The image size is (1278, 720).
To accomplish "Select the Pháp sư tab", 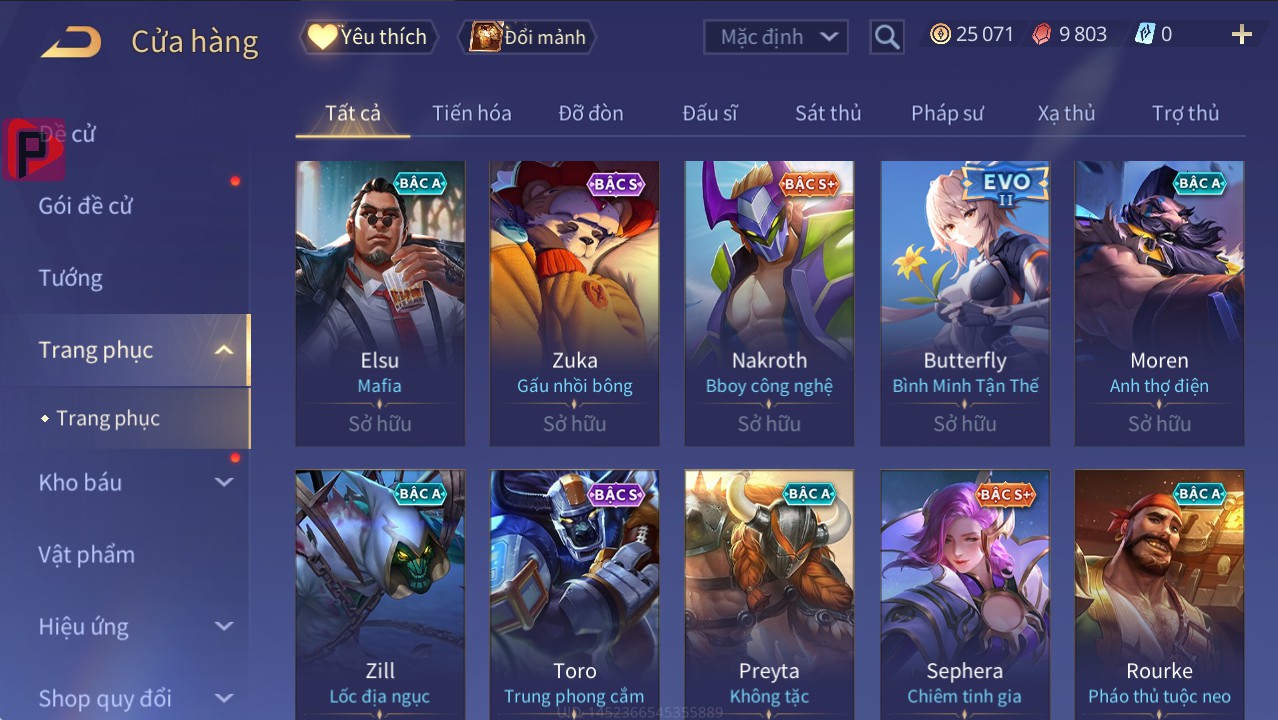I will point(947,113).
